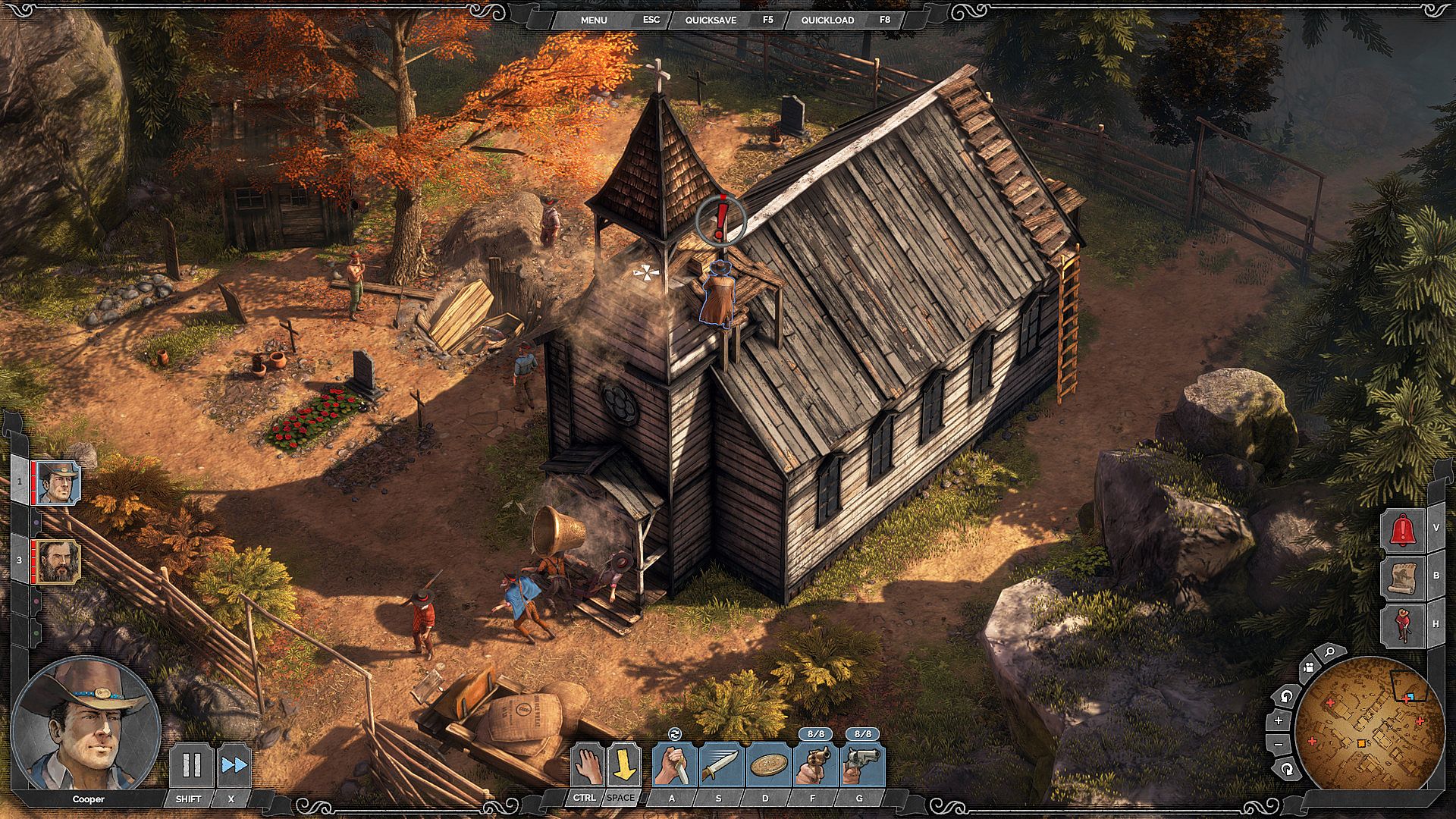Zoom in with the minimap plus button
The width and height of the screenshot is (1456, 819).
tap(1279, 720)
